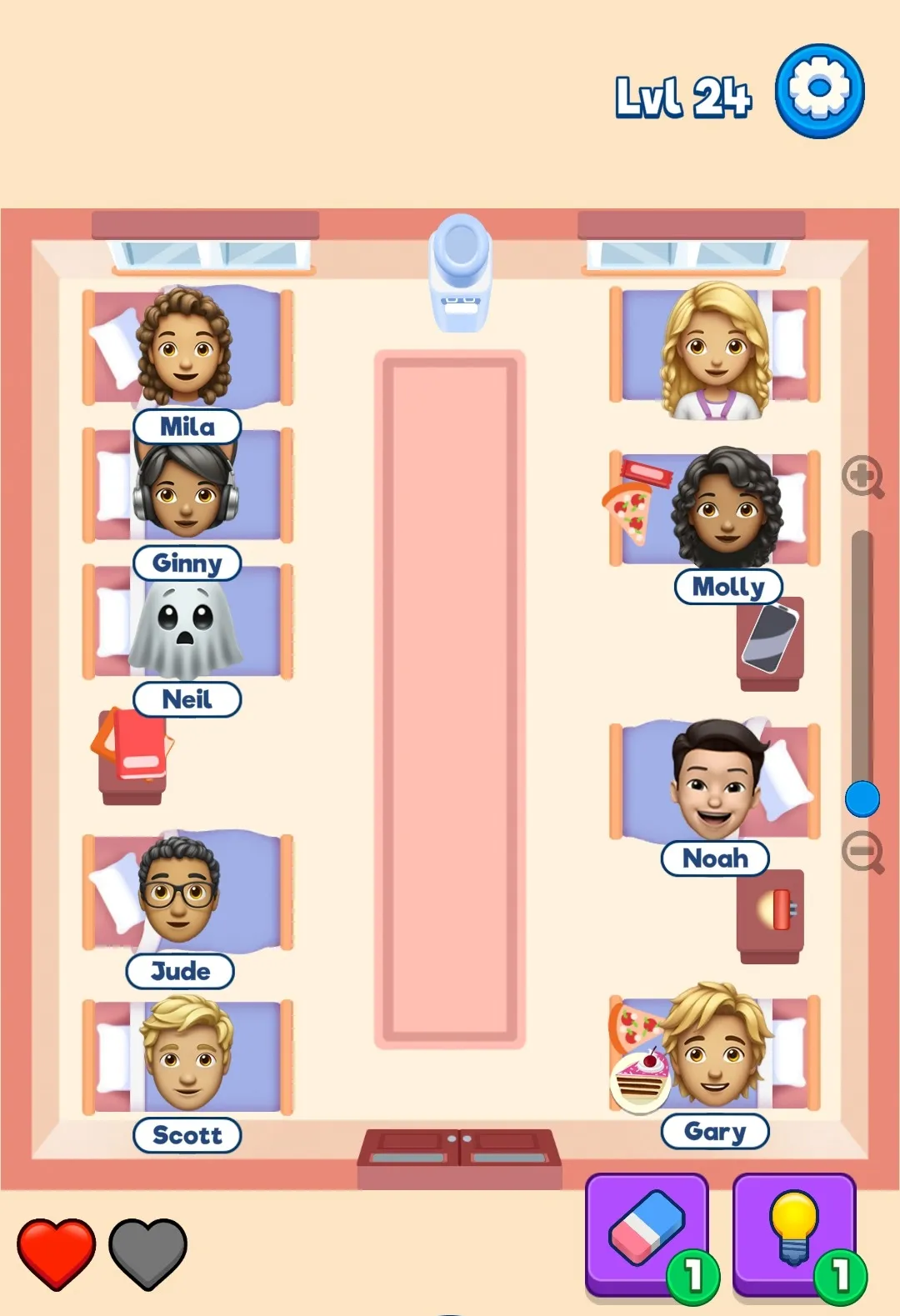Click the blue zoom slider handle
Viewport: 900px width, 1316px height.
point(862,799)
